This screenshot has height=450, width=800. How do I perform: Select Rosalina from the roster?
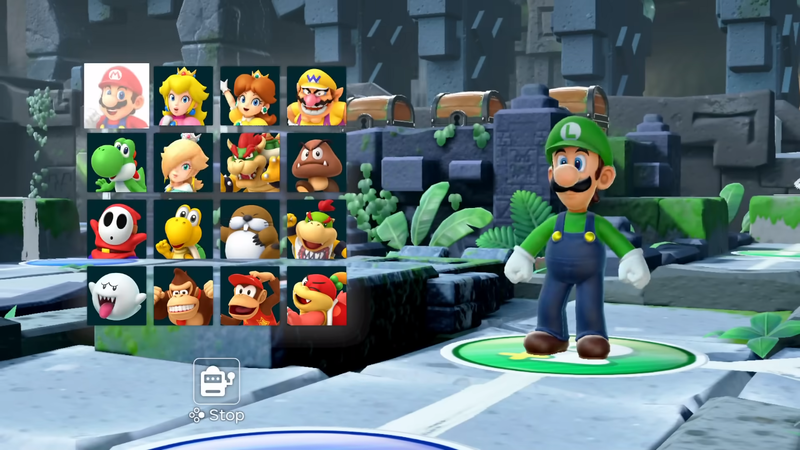183,162
